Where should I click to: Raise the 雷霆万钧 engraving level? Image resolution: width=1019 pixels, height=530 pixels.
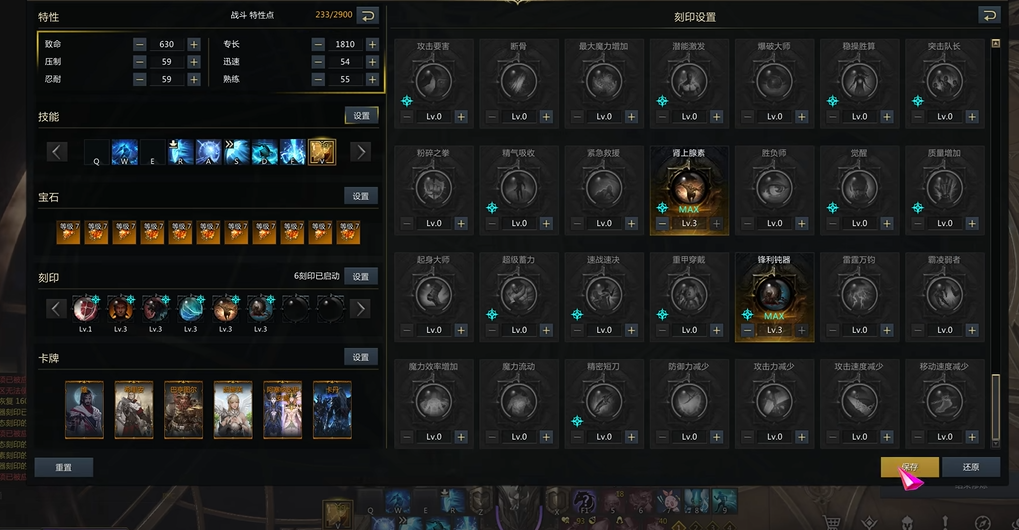(887, 330)
